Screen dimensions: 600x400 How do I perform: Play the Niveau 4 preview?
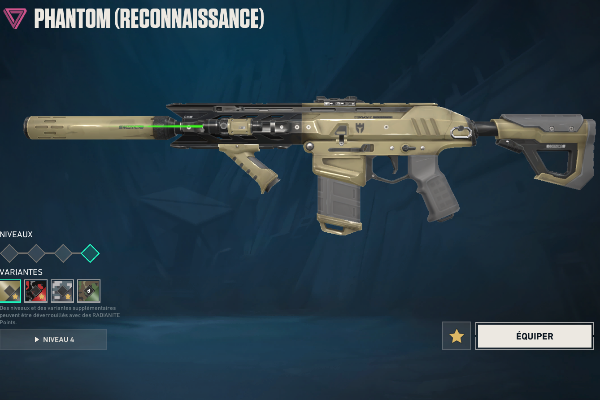[x=54, y=340]
